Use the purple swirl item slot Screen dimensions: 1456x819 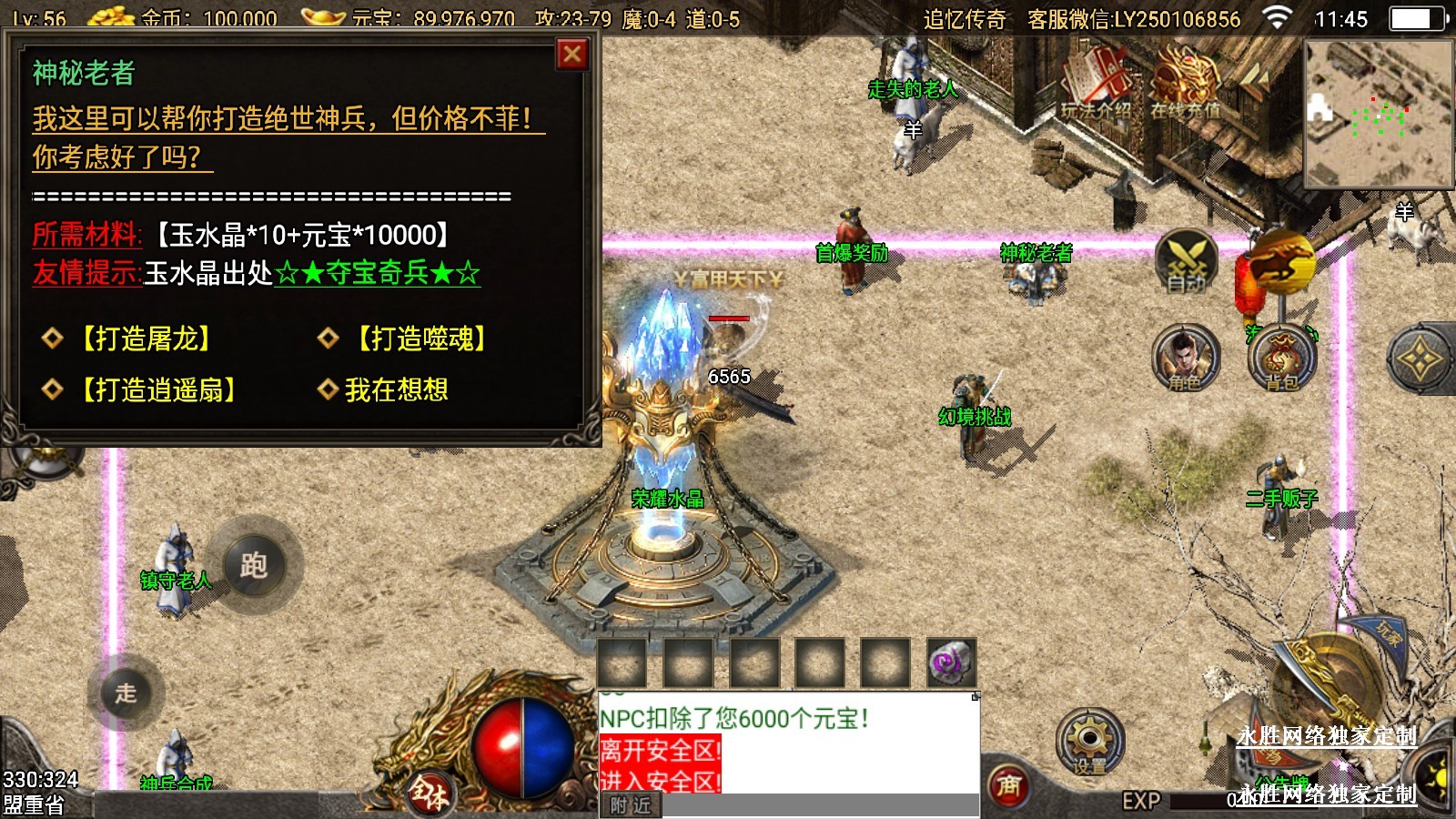click(x=951, y=662)
